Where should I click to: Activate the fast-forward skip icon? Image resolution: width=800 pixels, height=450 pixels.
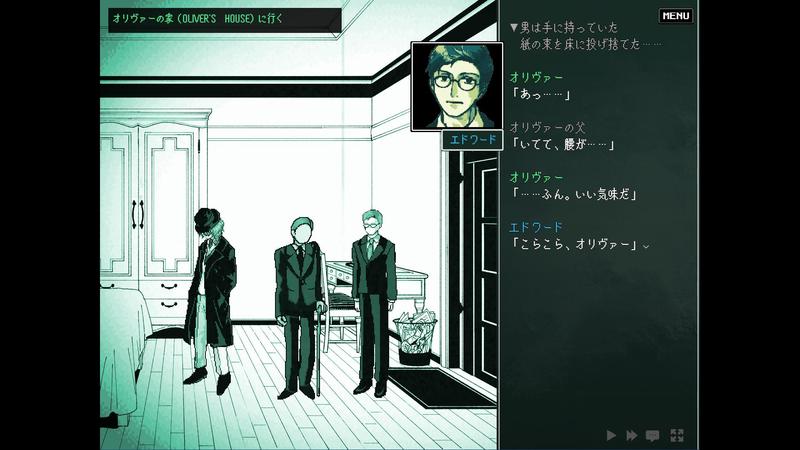pos(632,435)
